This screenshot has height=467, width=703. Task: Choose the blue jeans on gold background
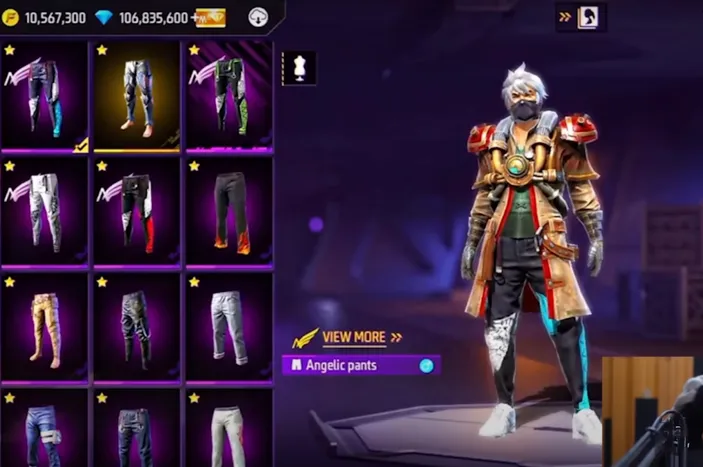pos(137,97)
